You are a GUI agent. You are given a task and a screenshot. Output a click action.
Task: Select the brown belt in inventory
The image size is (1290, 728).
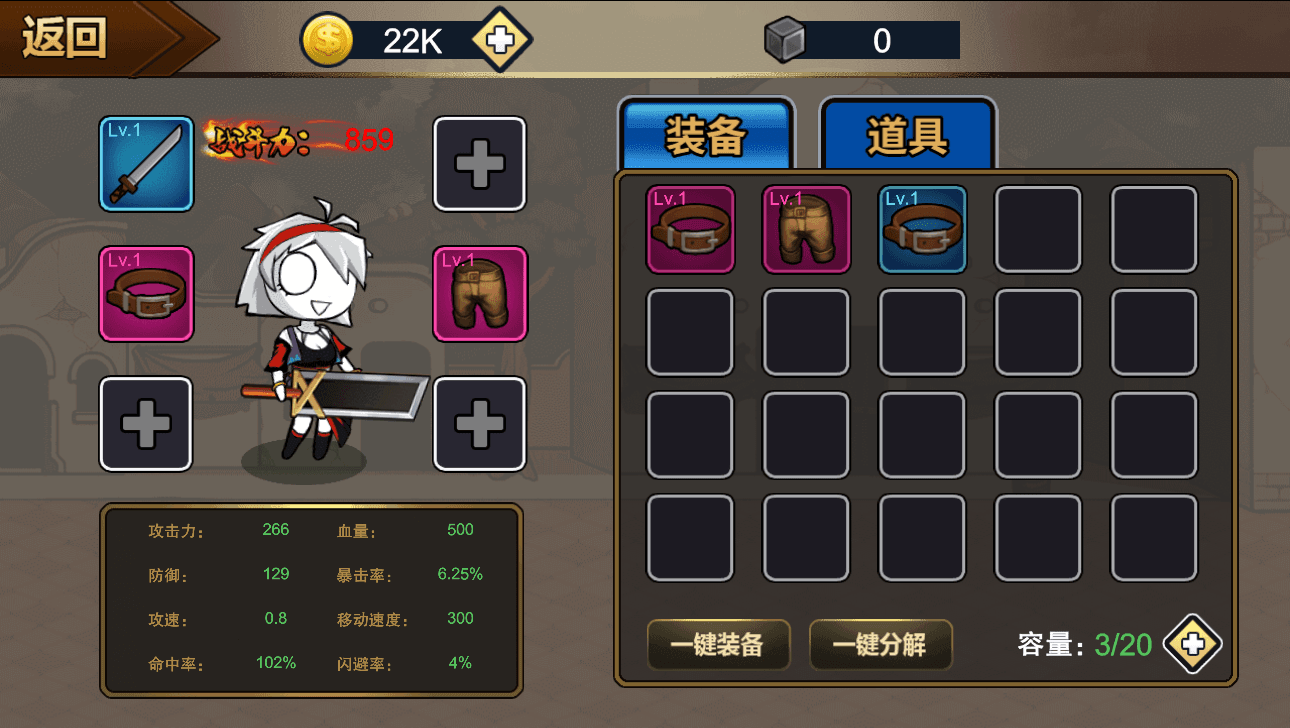pos(689,229)
